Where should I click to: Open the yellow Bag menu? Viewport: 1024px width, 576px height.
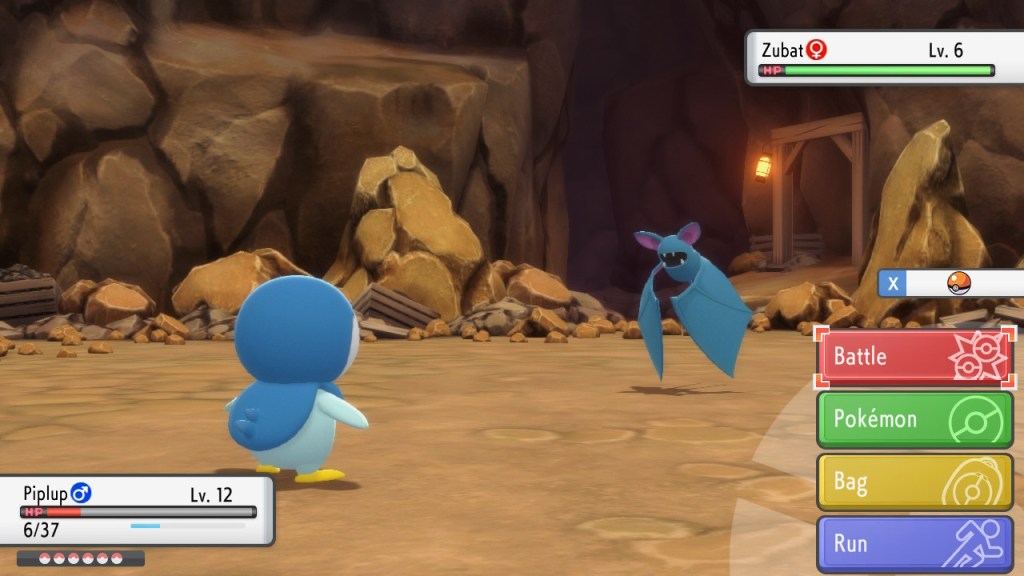point(916,482)
